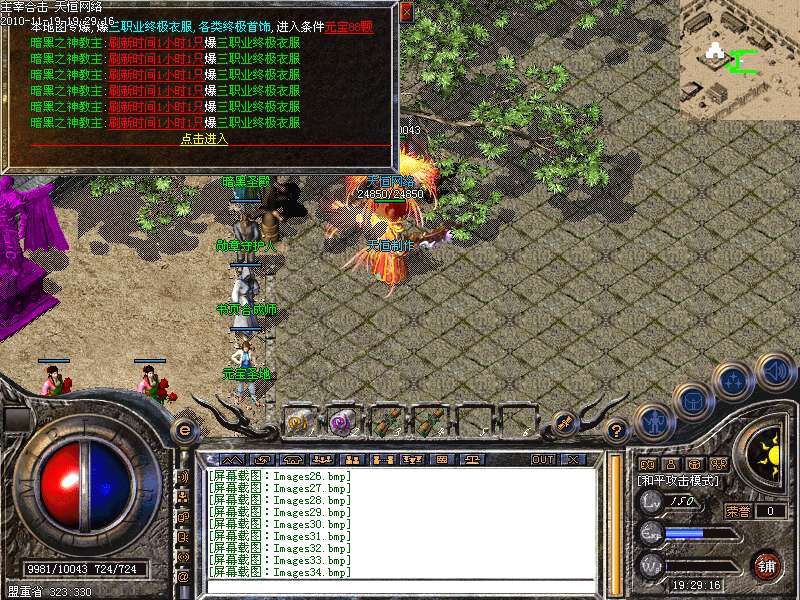
Task: Click the X button above the chat log
Action: [573, 459]
